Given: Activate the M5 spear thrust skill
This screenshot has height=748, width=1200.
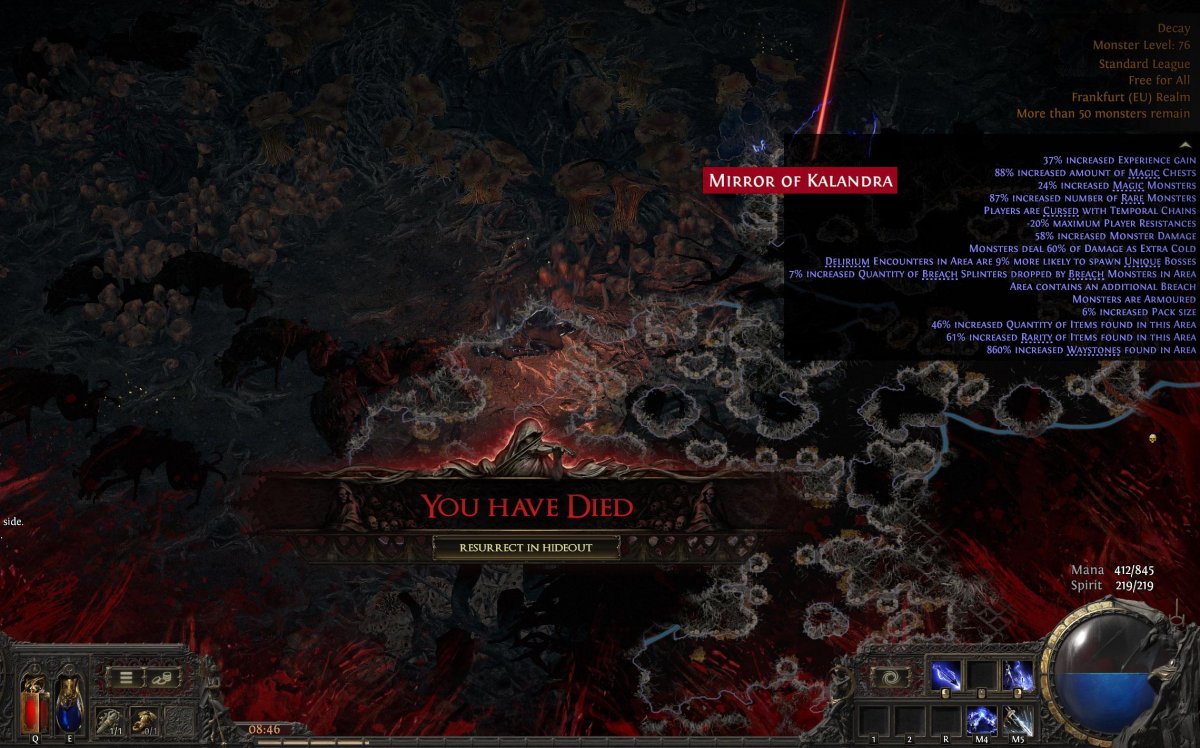Looking at the screenshot, I should coord(1018,719).
